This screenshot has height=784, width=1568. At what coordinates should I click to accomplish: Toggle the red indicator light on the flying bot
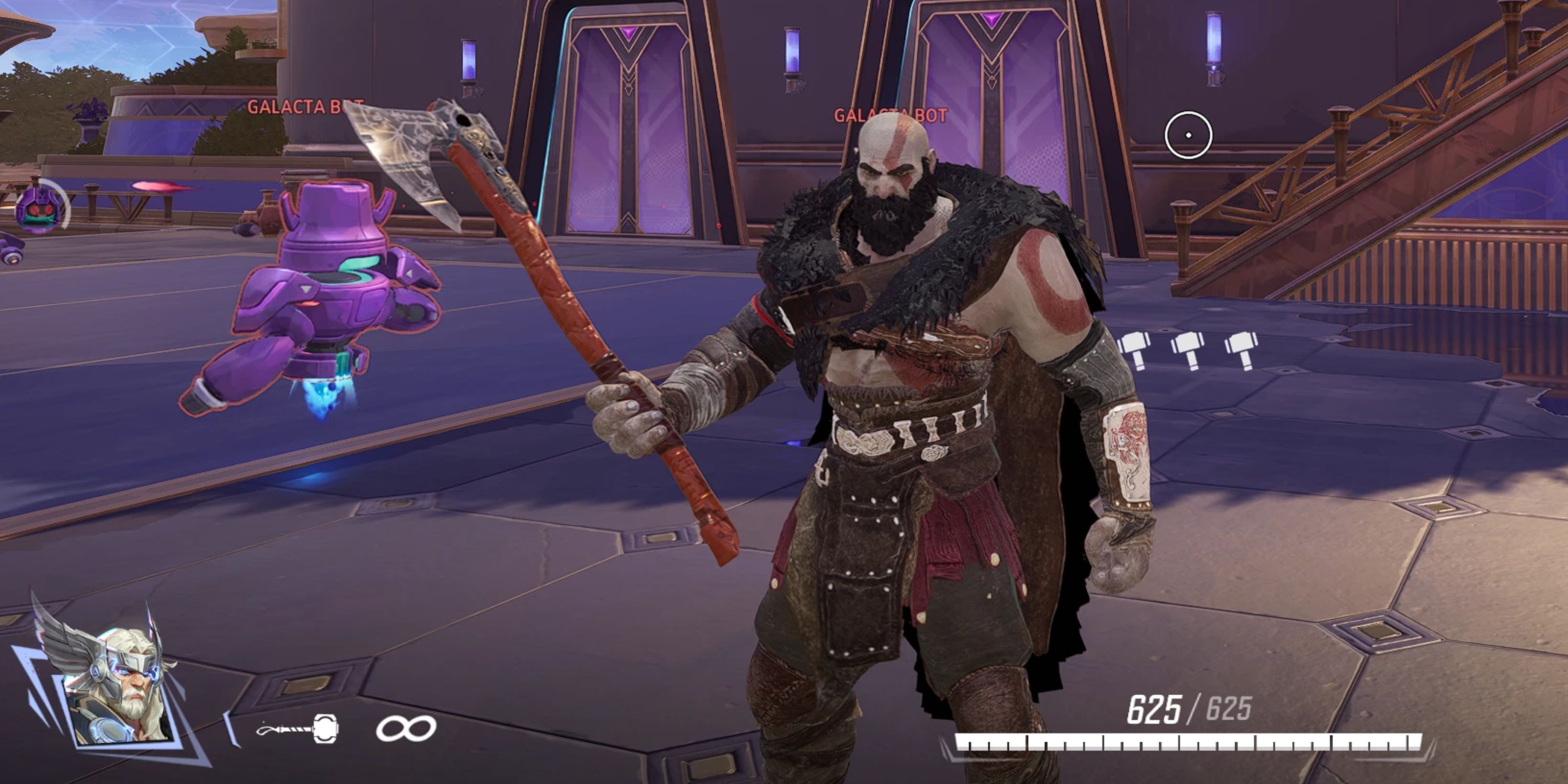tap(307, 304)
